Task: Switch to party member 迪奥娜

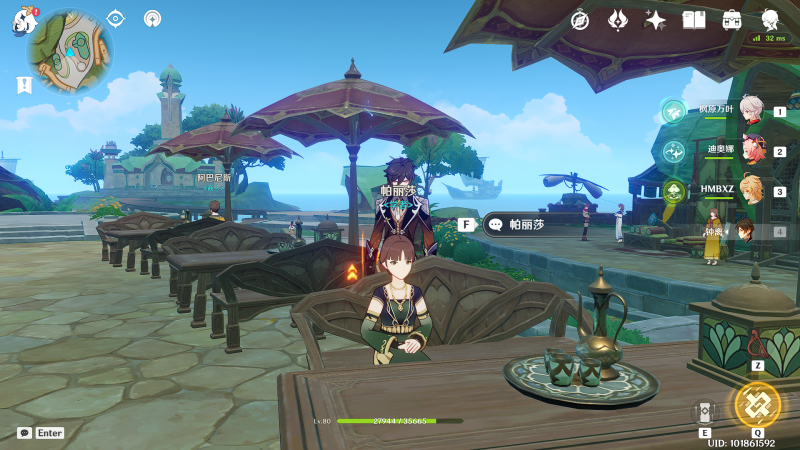Action: point(752,151)
